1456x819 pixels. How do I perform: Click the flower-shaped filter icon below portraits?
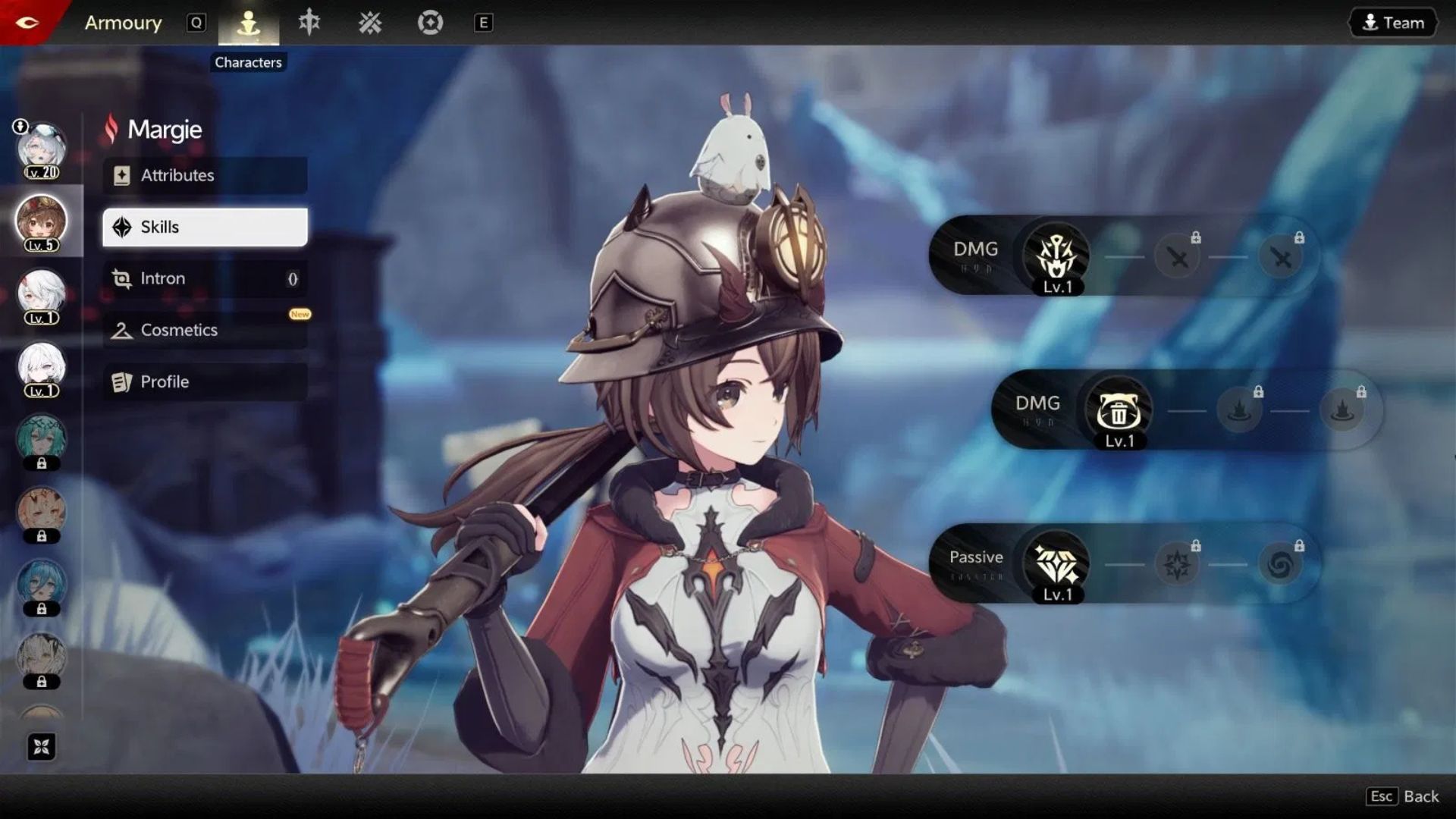click(x=42, y=747)
